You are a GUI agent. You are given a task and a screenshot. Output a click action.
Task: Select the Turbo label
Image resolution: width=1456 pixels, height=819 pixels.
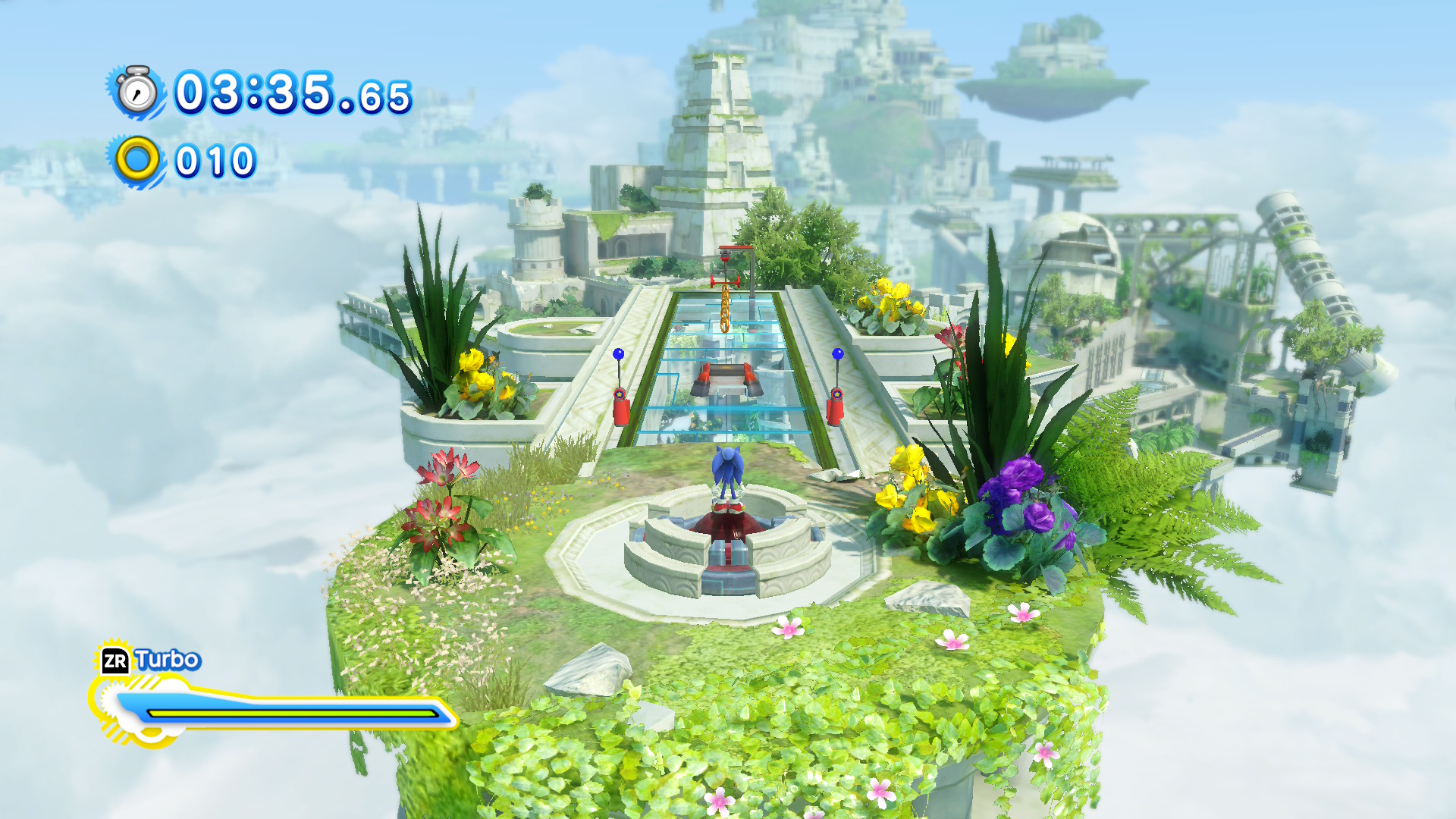(167, 658)
